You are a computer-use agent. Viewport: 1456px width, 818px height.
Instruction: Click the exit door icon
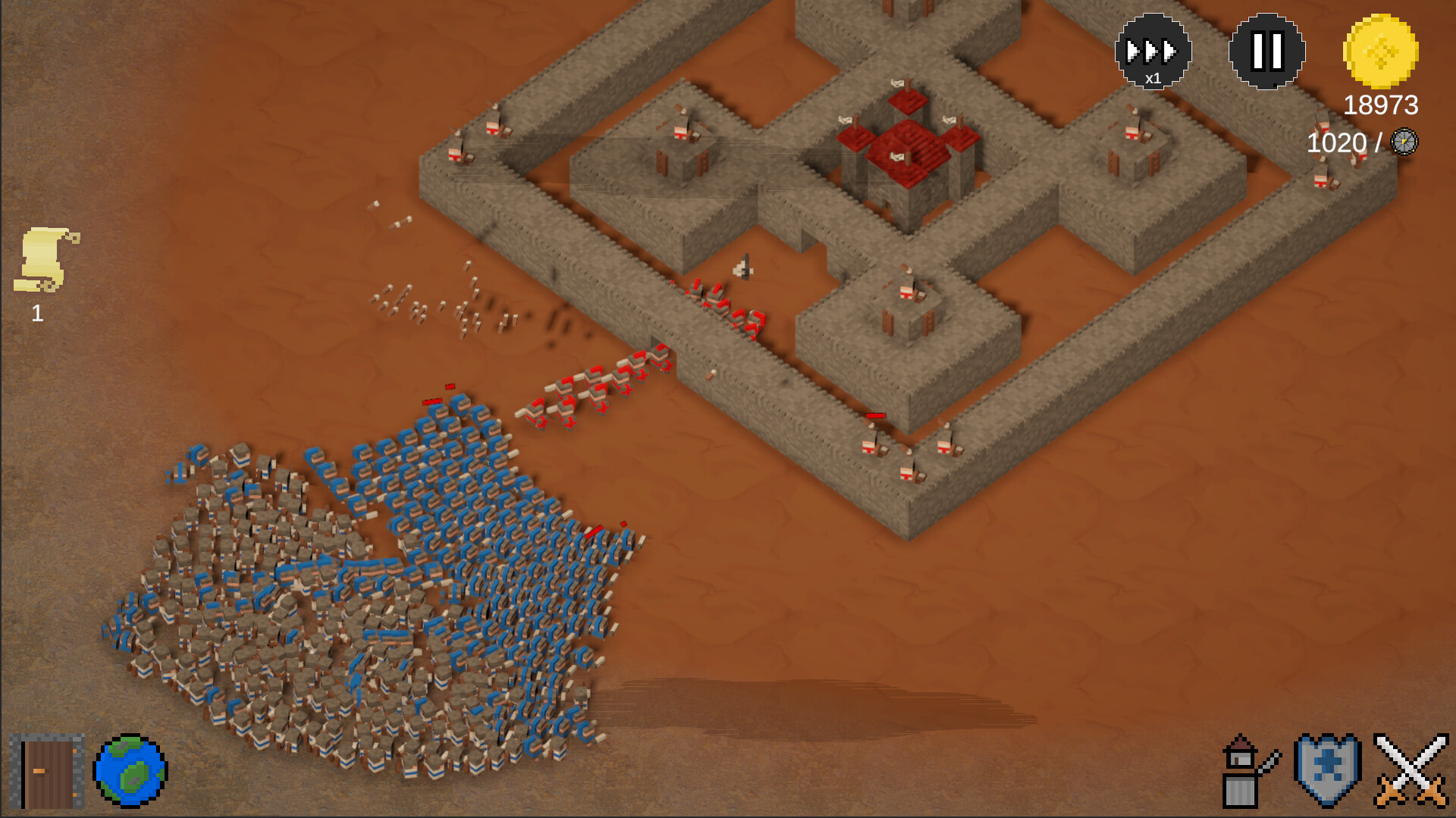[48, 771]
